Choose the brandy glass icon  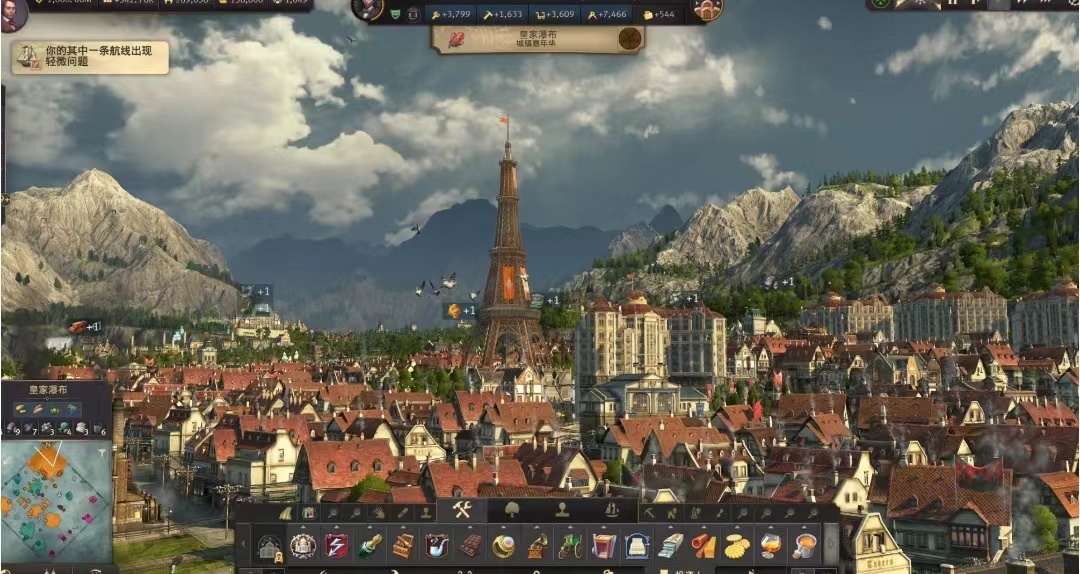click(770, 546)
